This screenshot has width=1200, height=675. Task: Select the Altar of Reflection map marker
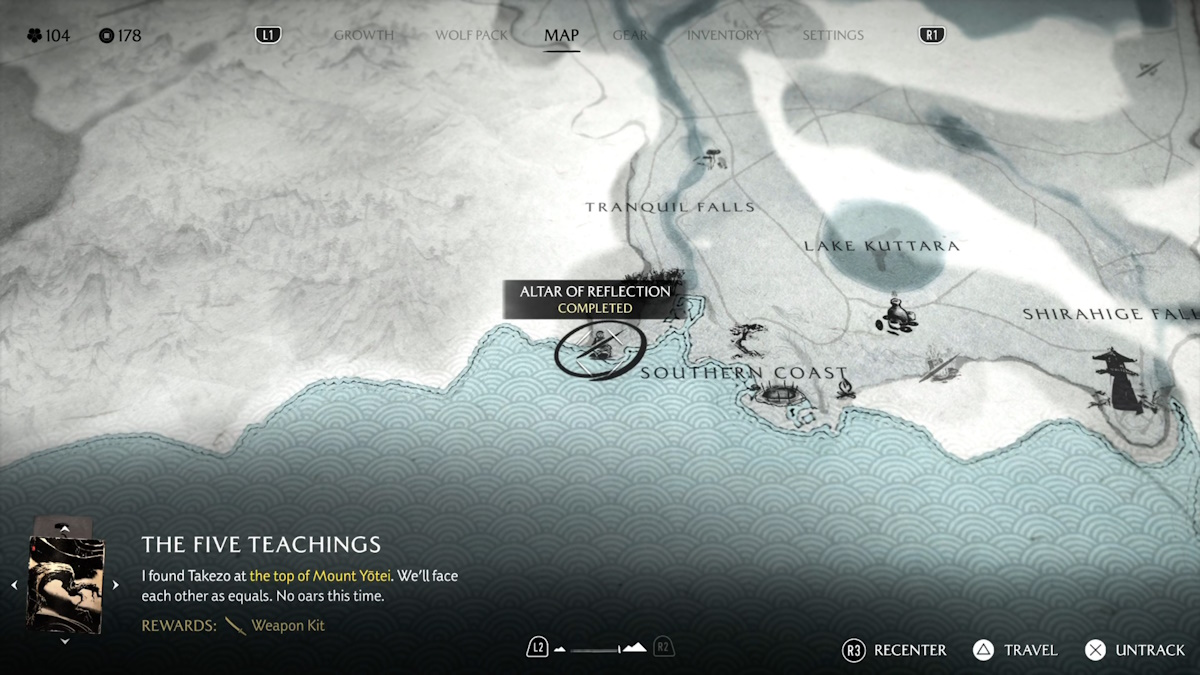600,349
